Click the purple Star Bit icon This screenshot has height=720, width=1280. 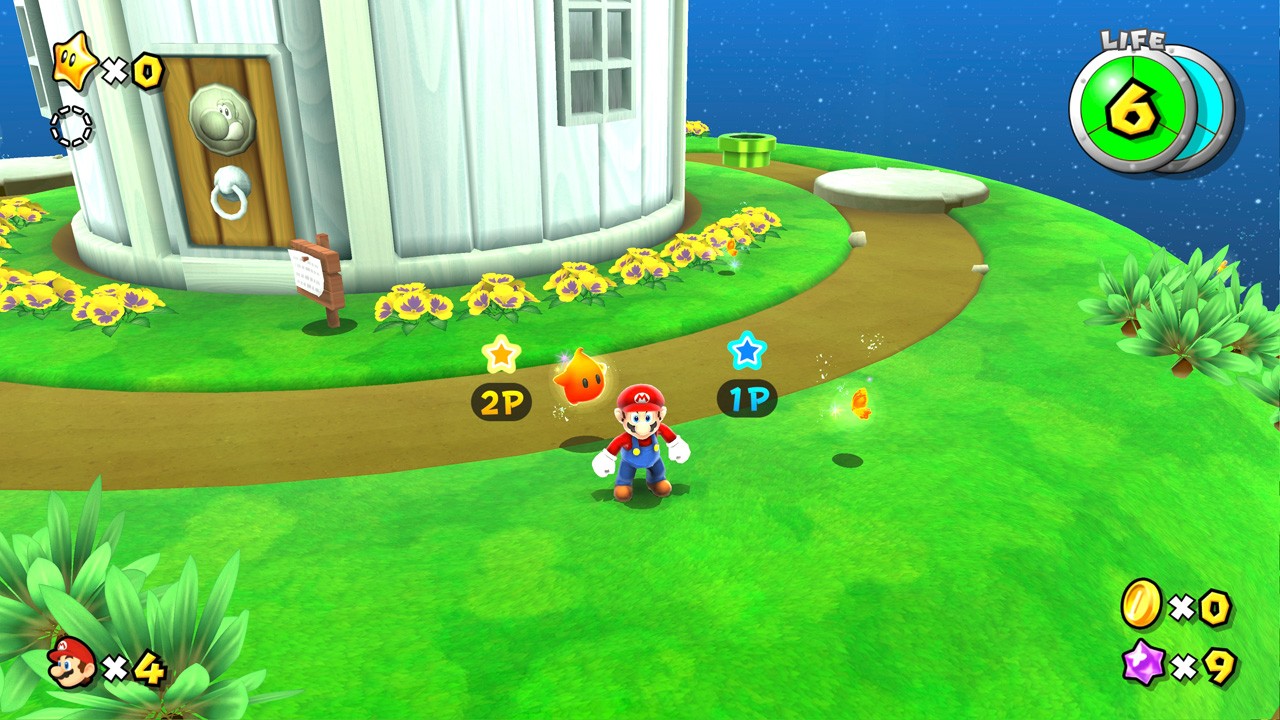[1143, 663]
